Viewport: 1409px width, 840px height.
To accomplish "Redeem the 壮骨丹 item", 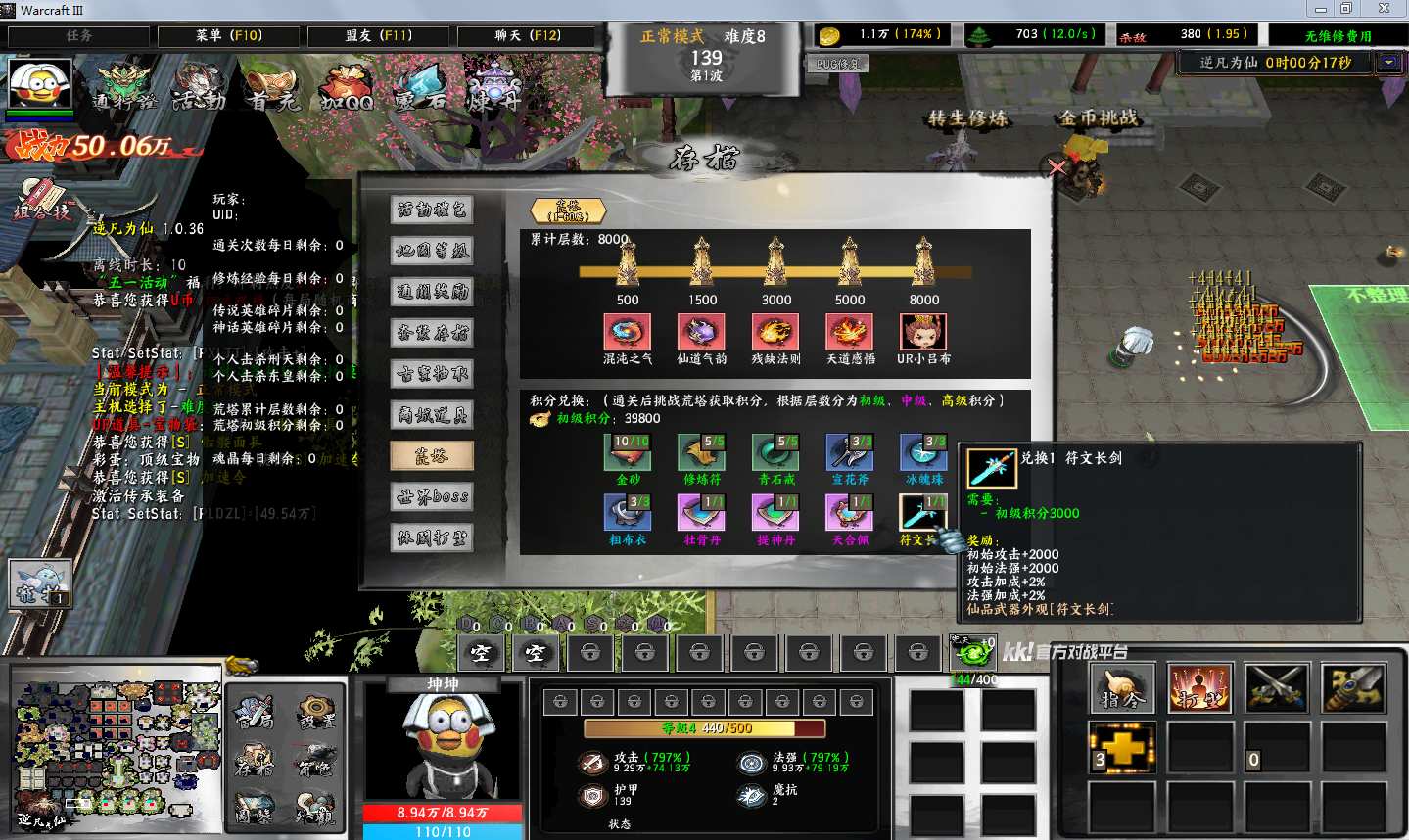I will click(x=701, y=512).
